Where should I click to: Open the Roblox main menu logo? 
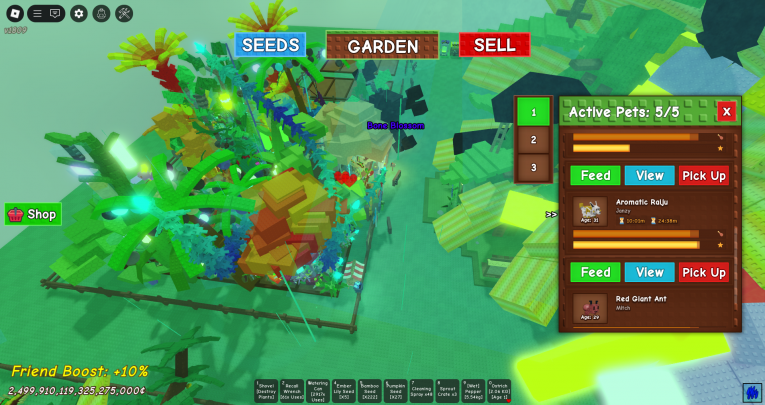pos(14,14)
